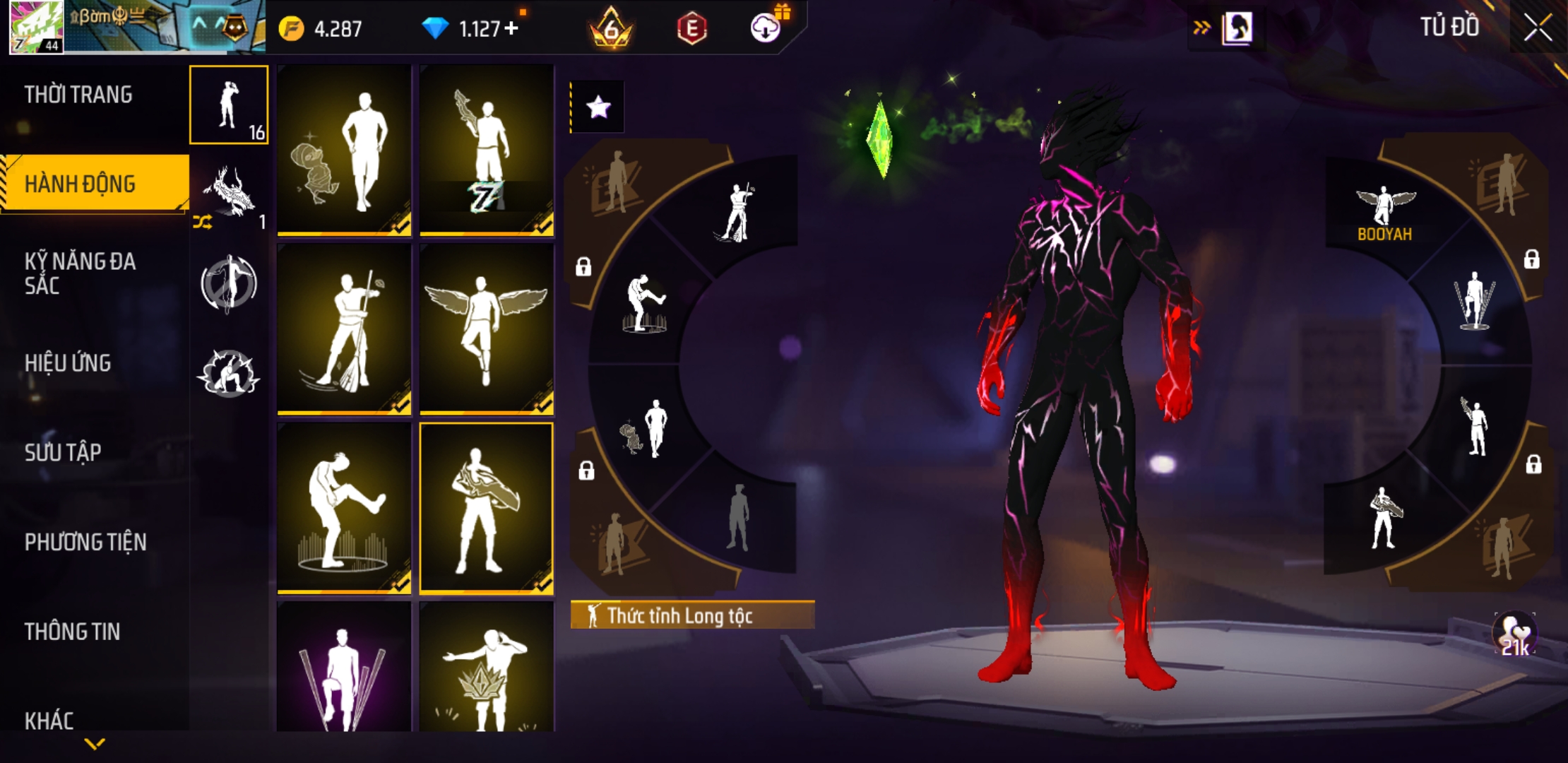The width and height of the screenshot is (1568, 763).
Task: Open the player profile avatar
Action: point(37,28)
